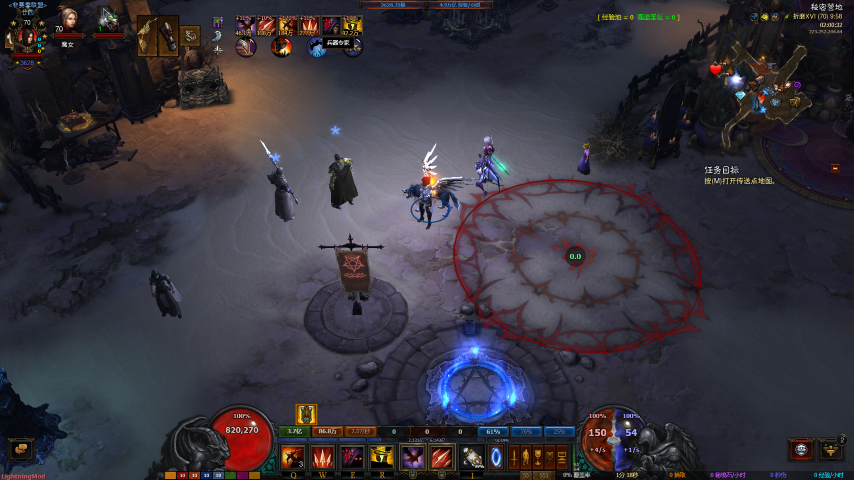Select the female follower portrait
The width and height of the screenshot is (854, 480).
pos(68,19)
